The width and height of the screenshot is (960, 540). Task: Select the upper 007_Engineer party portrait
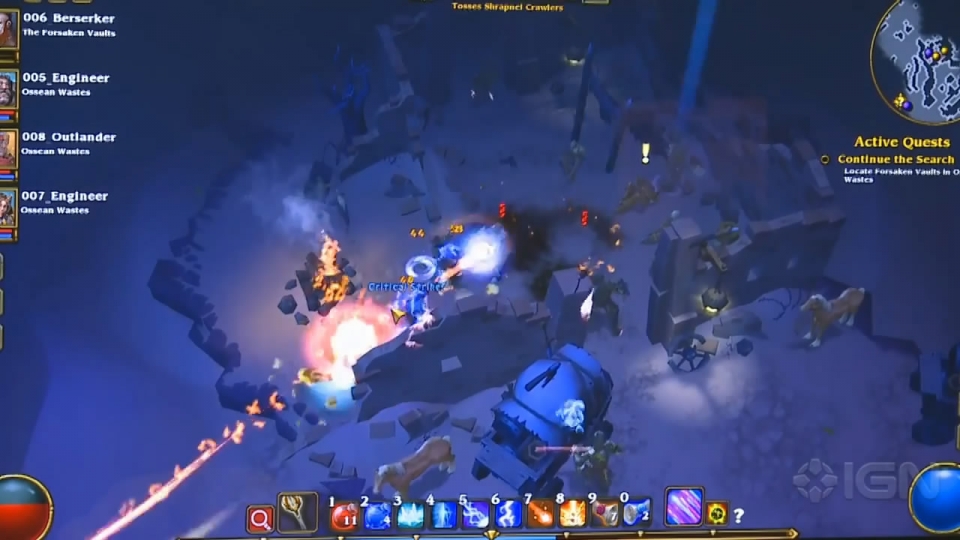tap(8, 207)
